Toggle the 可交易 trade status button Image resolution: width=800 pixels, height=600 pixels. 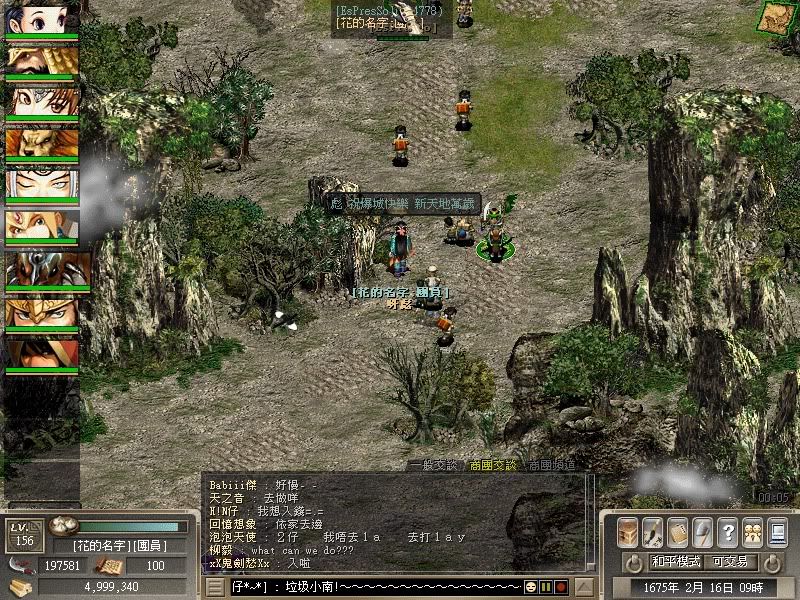click(x=731, y=562)
